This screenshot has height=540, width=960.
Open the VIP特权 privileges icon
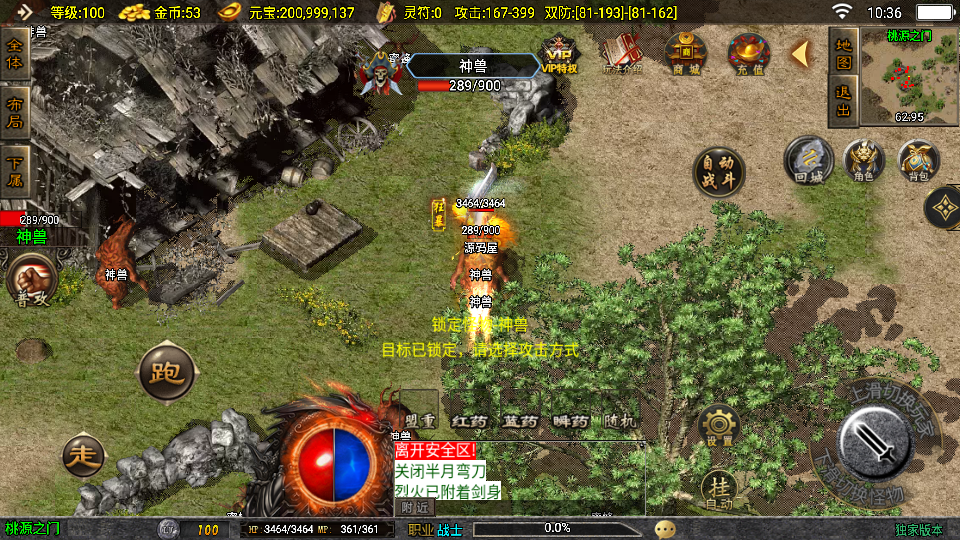coord(560,54)
